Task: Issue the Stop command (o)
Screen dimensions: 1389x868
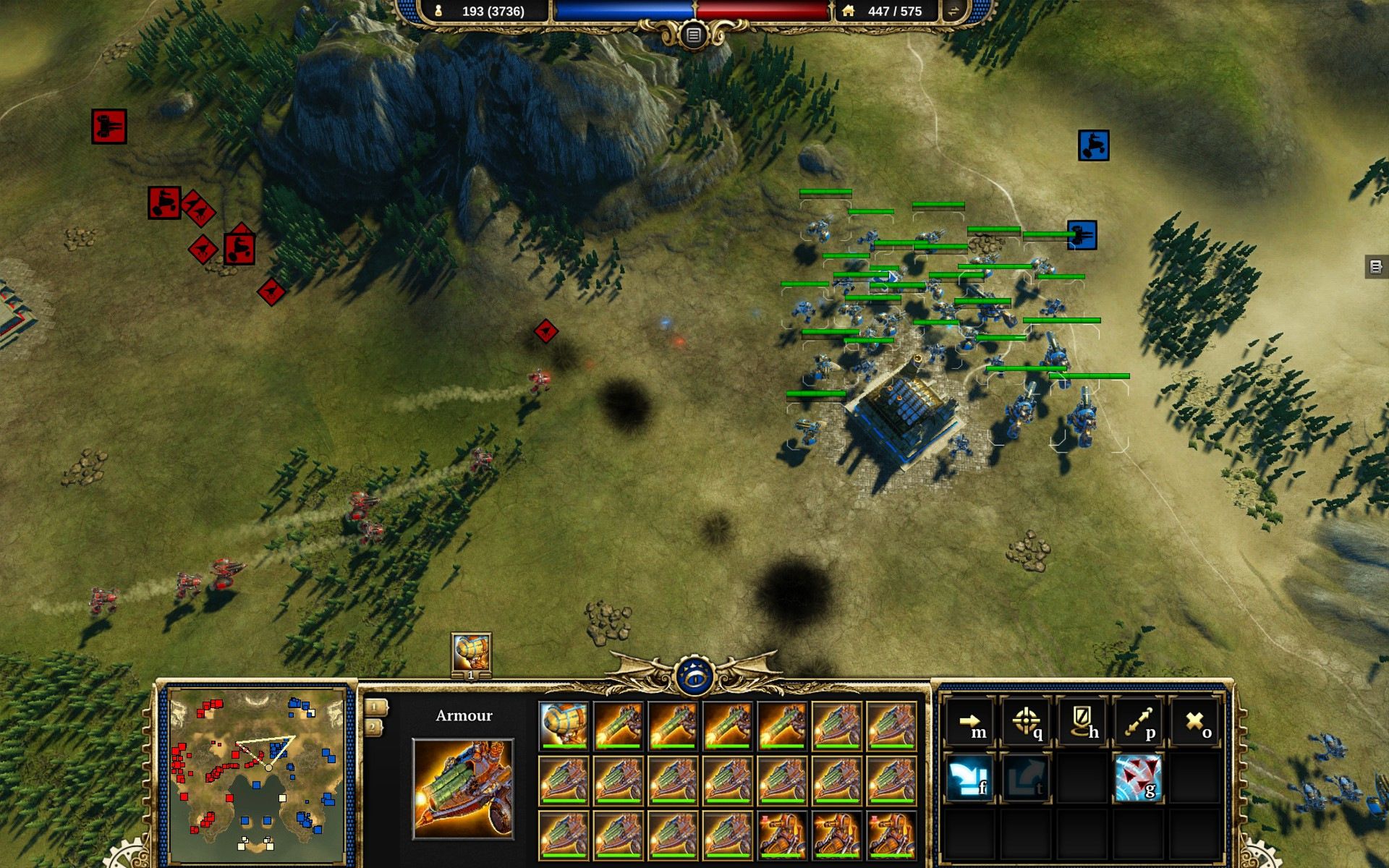Action: 1196,723
